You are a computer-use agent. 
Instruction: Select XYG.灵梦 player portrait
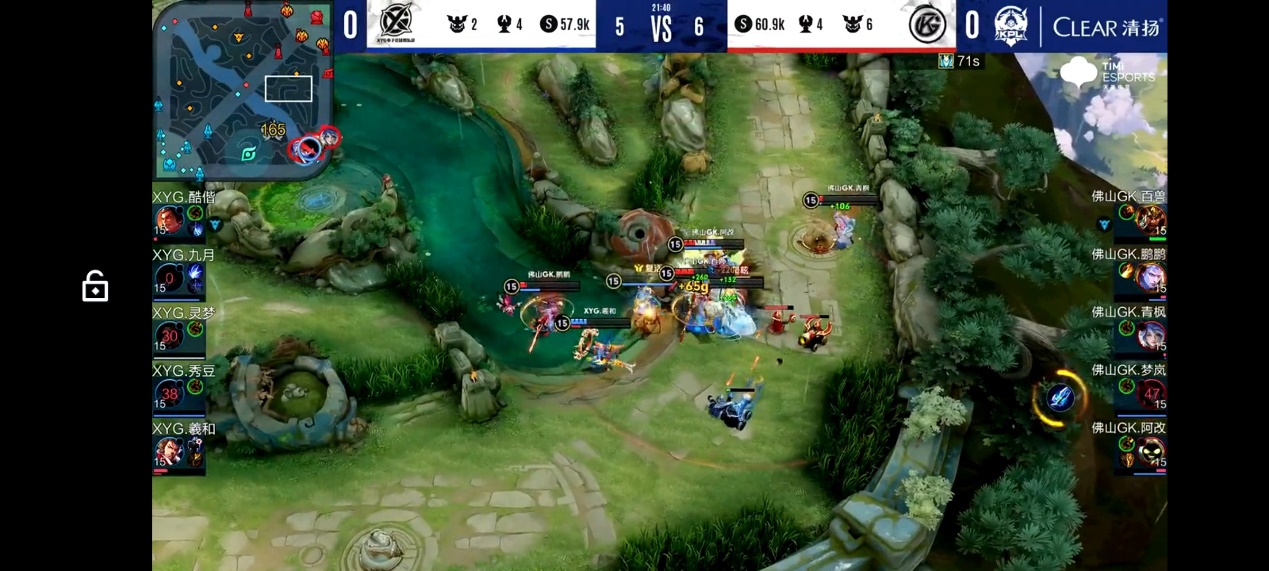pos(169,337)
